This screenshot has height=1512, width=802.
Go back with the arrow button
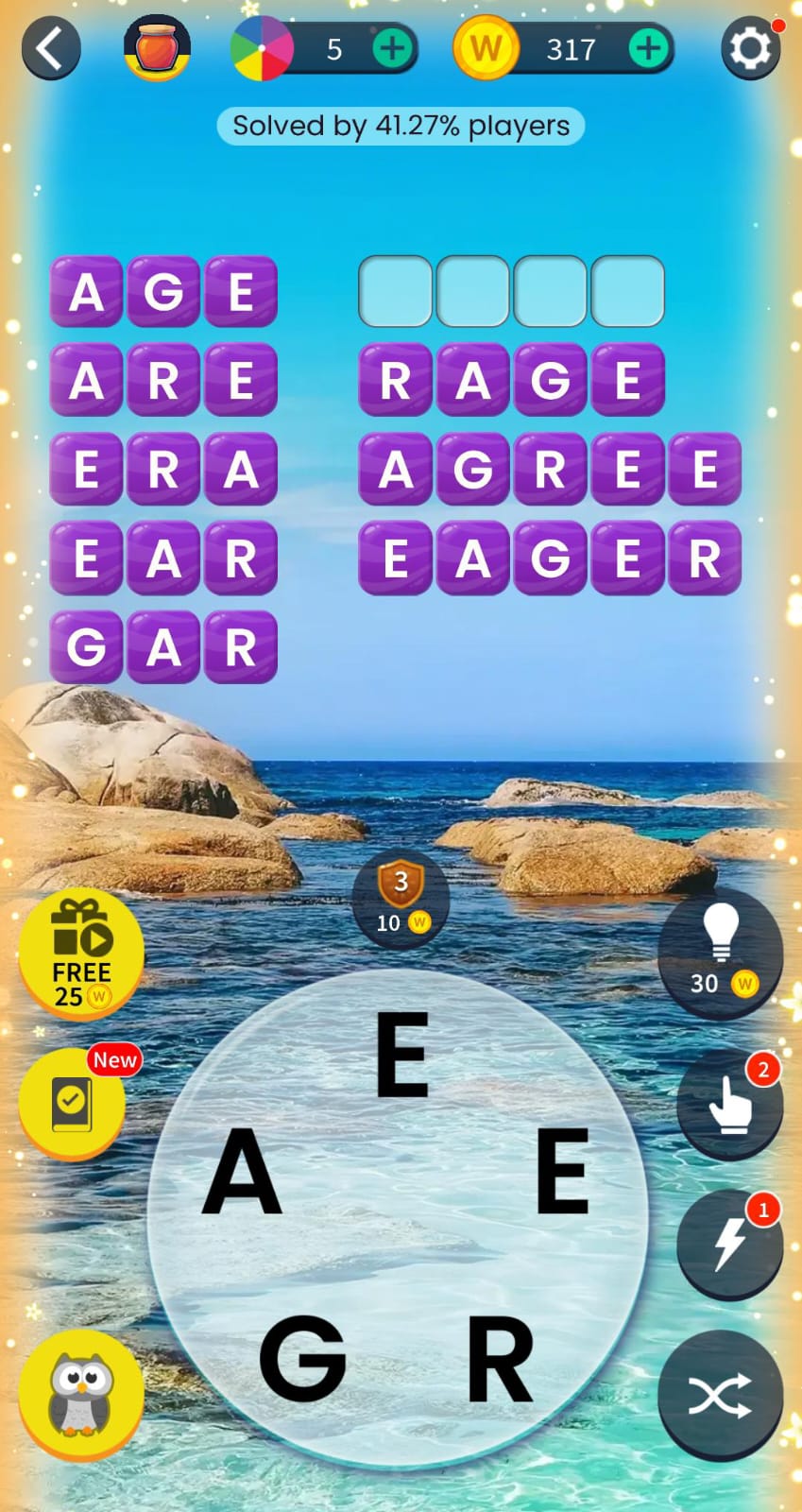(x=51, y=48)
